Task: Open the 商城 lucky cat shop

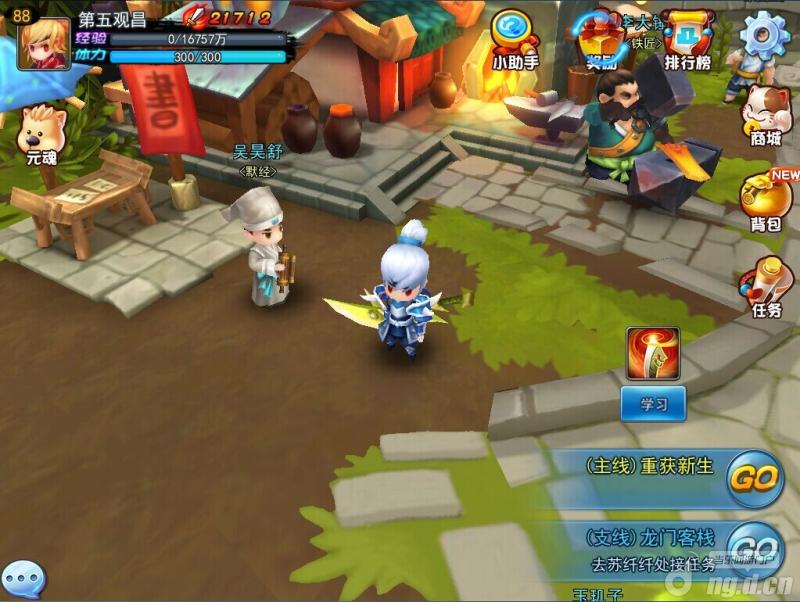Action: [767, 113]
